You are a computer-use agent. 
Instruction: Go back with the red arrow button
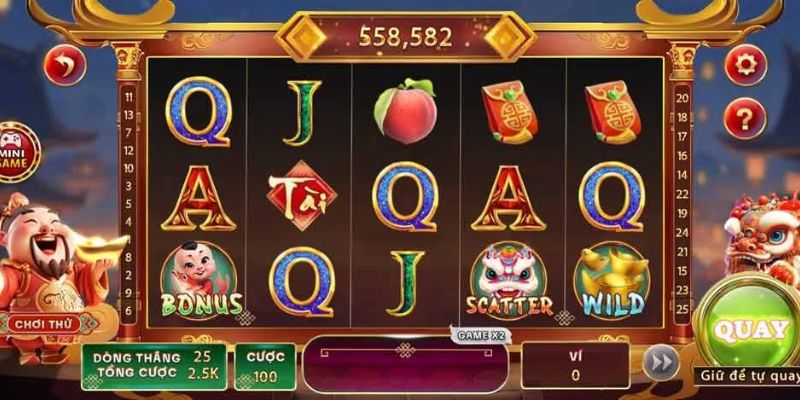(65, 66)
